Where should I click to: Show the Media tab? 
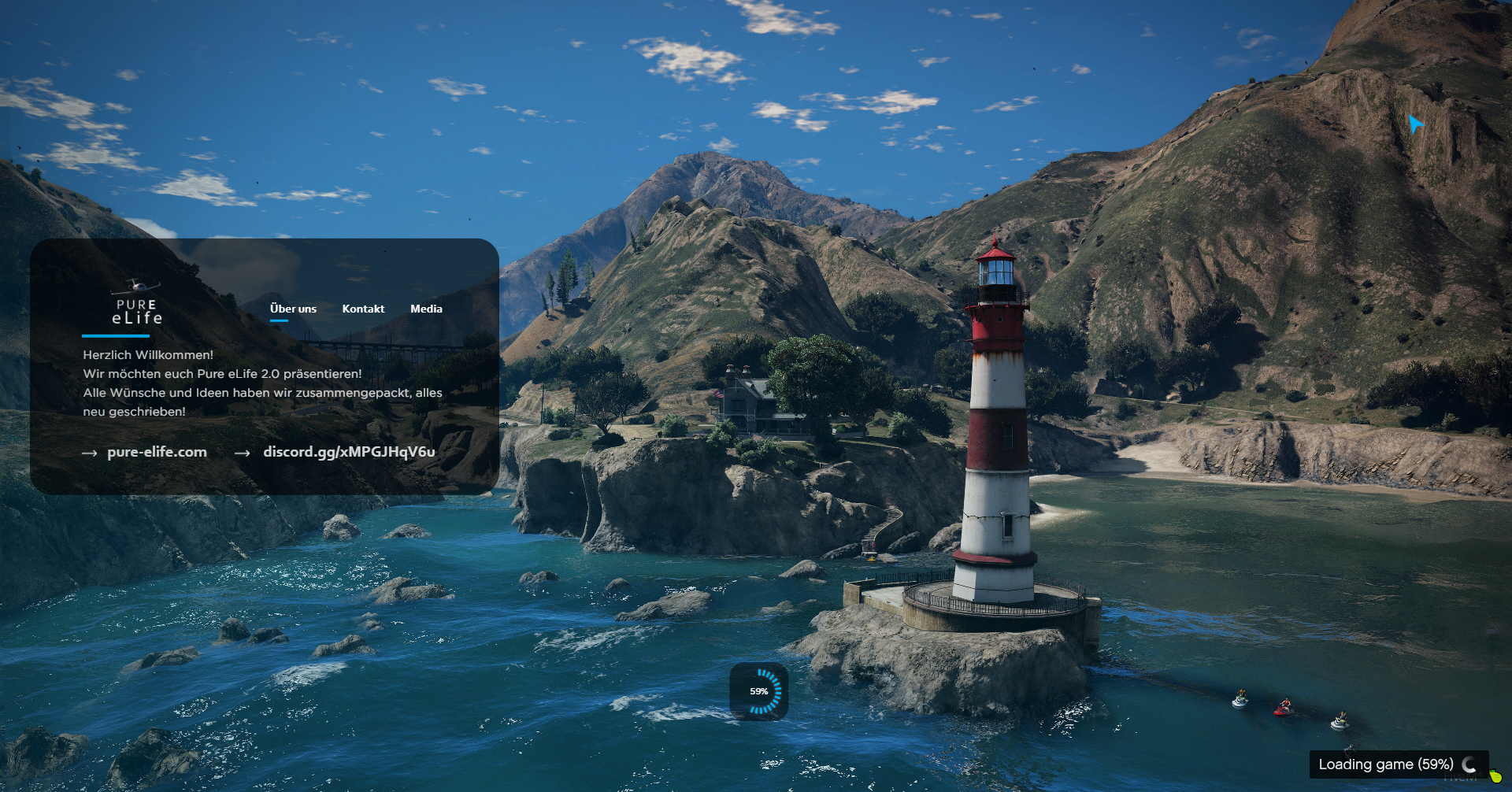[x=426, y=309]
